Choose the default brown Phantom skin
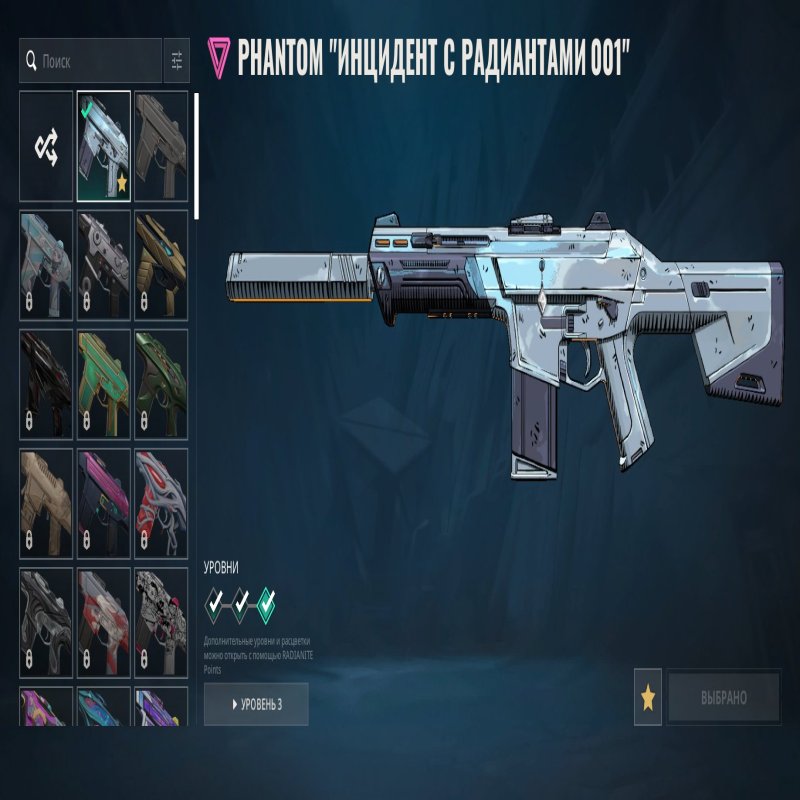 pyautogui.click(x=161, y=147)
